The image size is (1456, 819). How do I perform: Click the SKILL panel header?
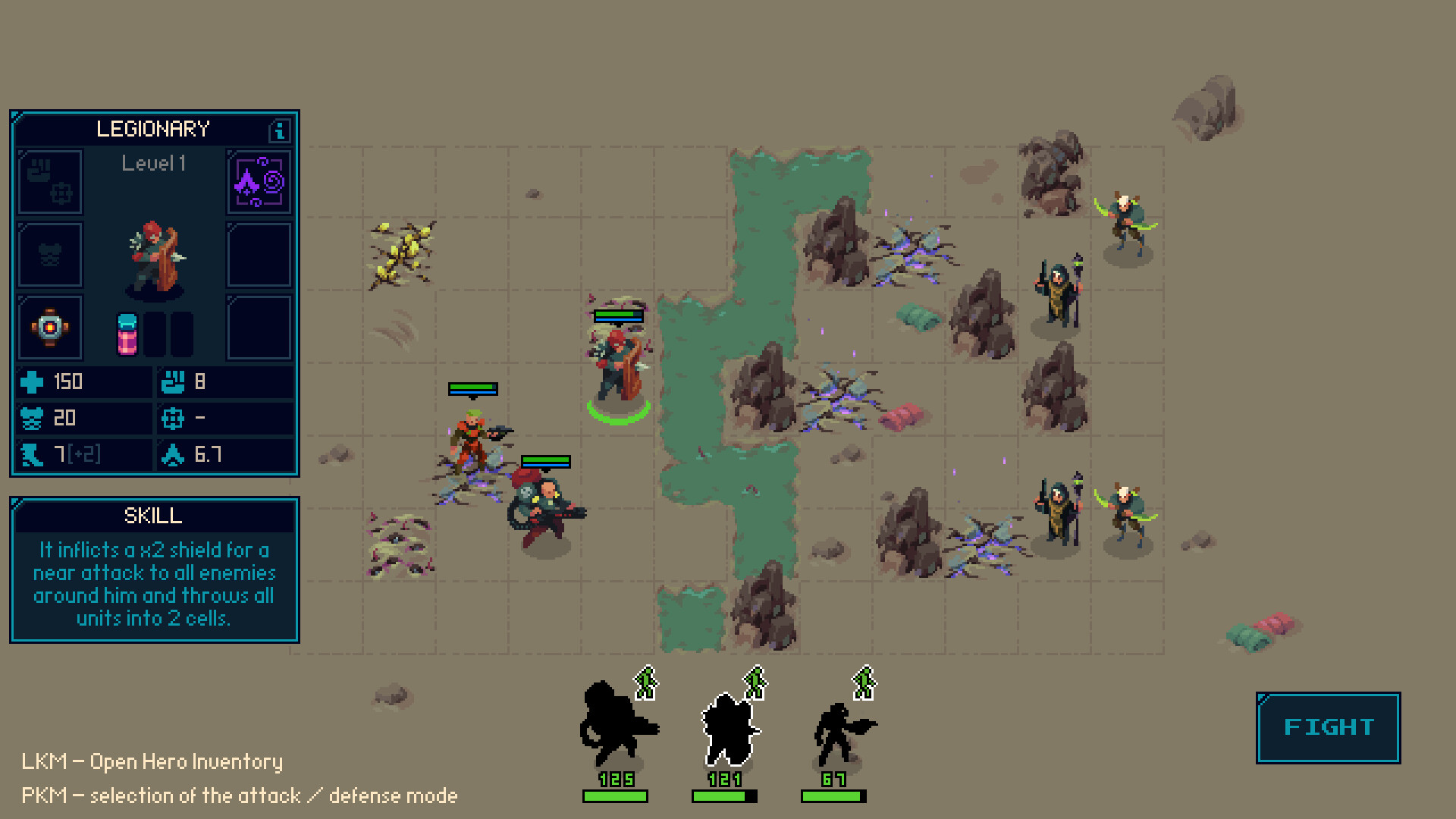pyautogui.click(x=154, y=516)
